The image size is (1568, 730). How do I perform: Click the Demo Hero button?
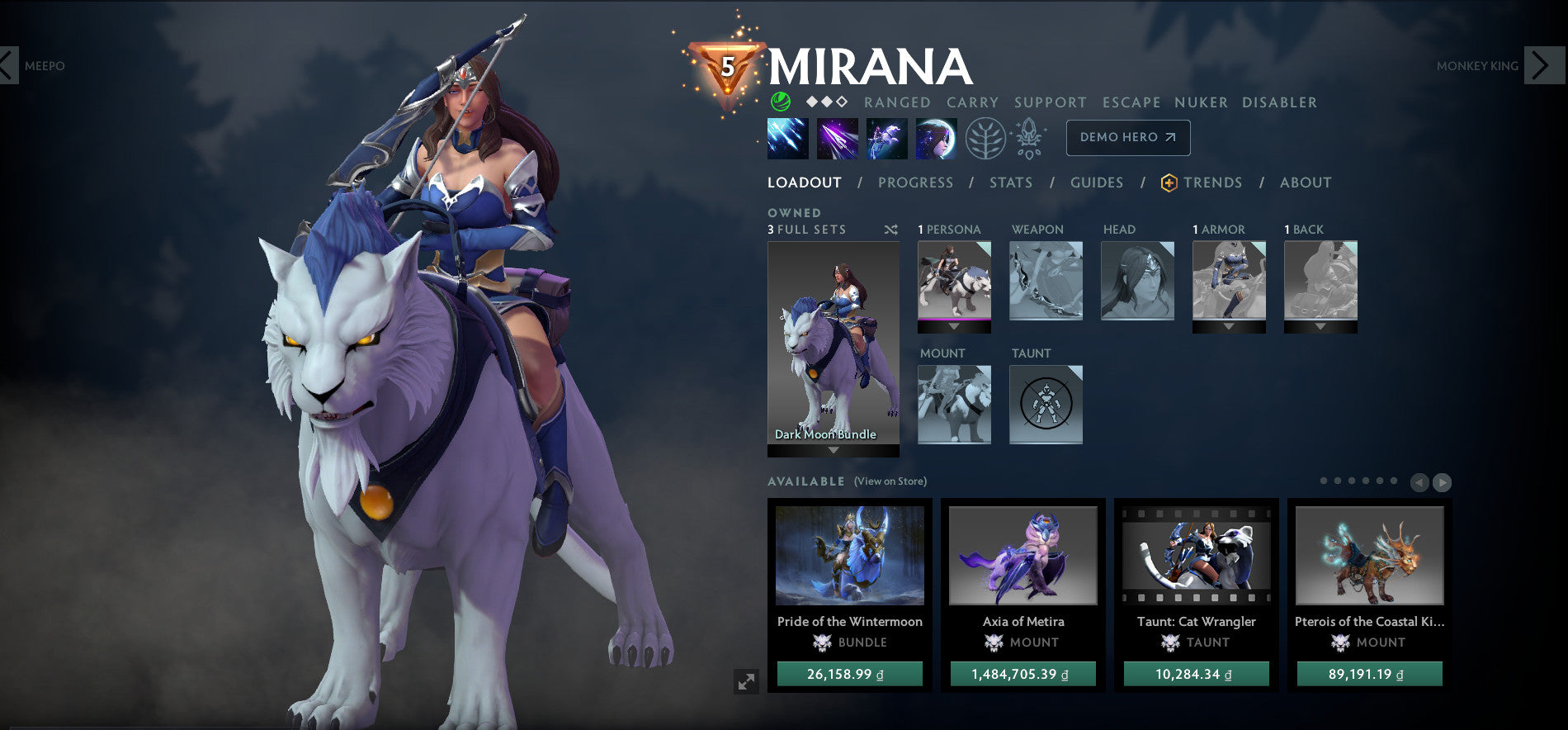[x=1127, y=138]
